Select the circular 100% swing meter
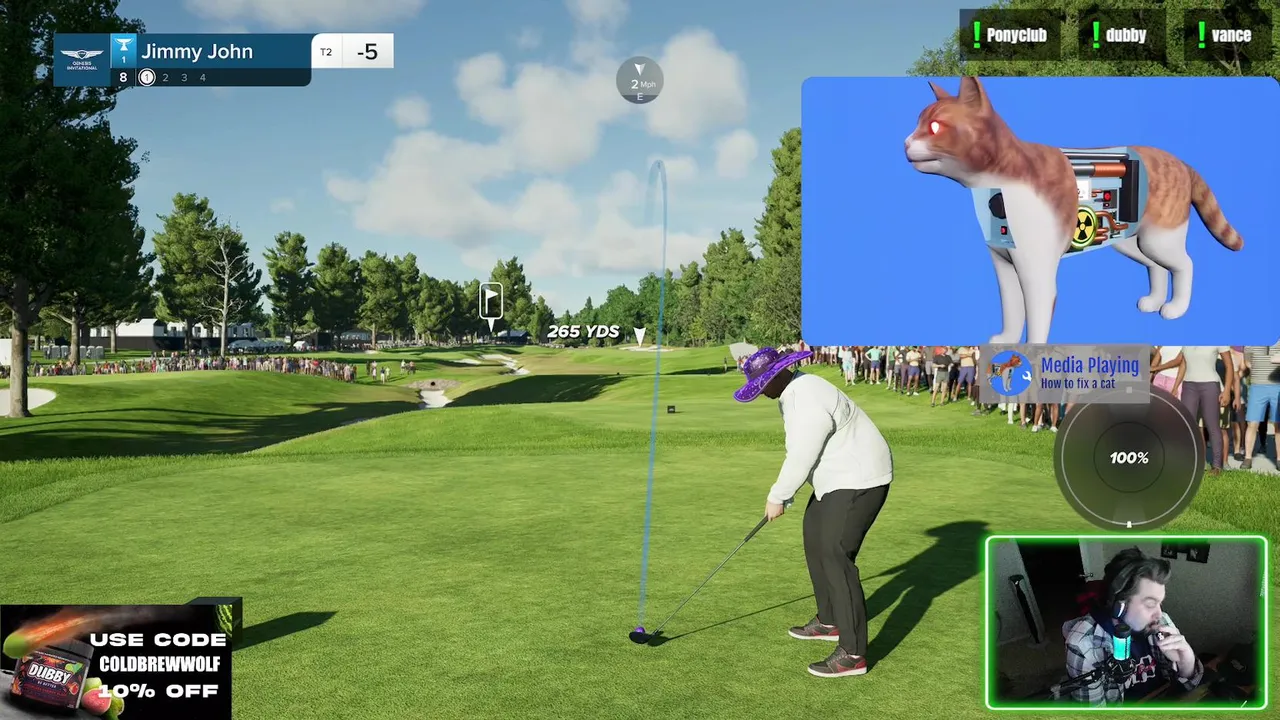Viewport: 1280px width, 720px height. click(1129, 458)
